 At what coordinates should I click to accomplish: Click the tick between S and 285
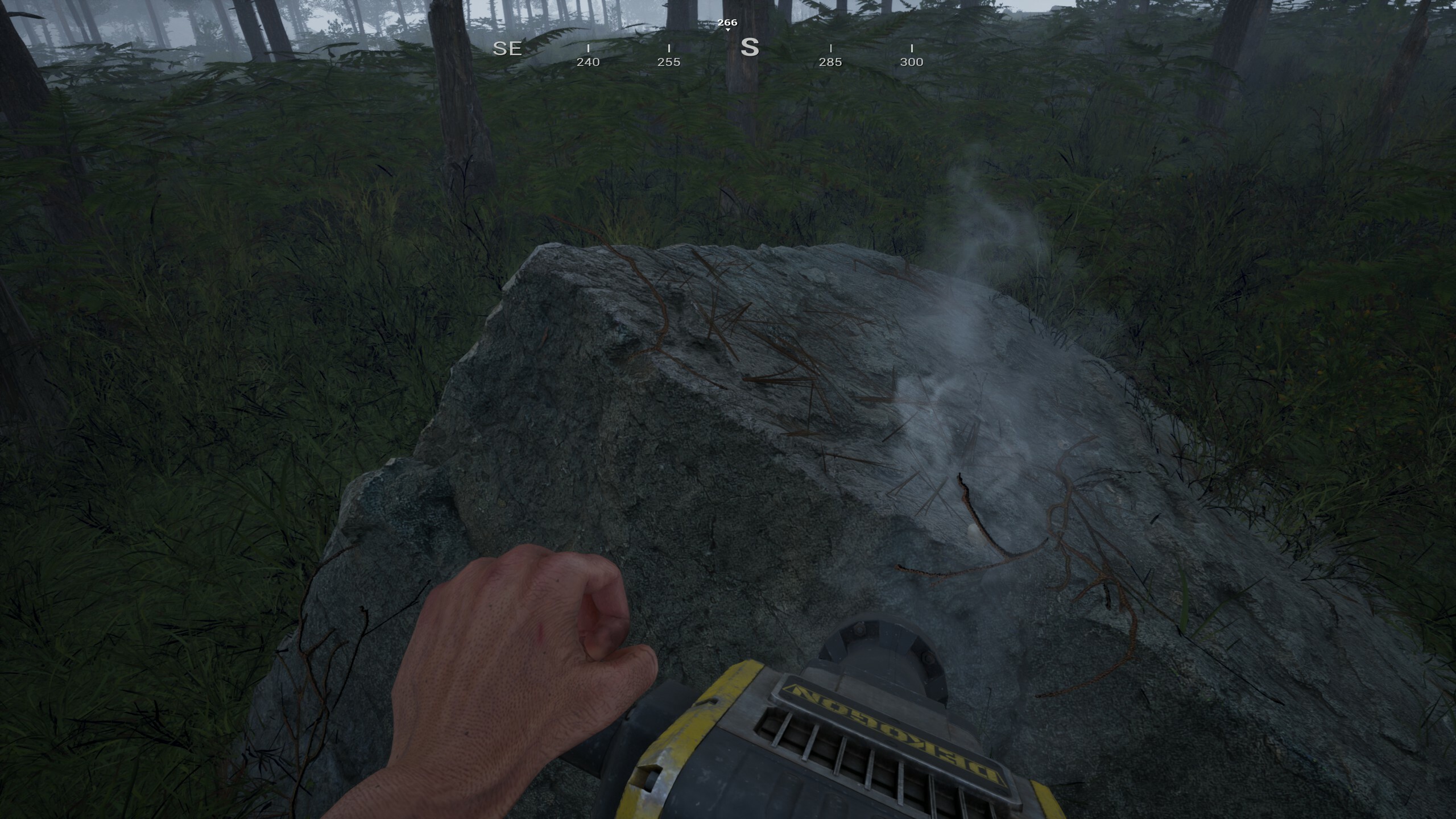click(791, 48)
